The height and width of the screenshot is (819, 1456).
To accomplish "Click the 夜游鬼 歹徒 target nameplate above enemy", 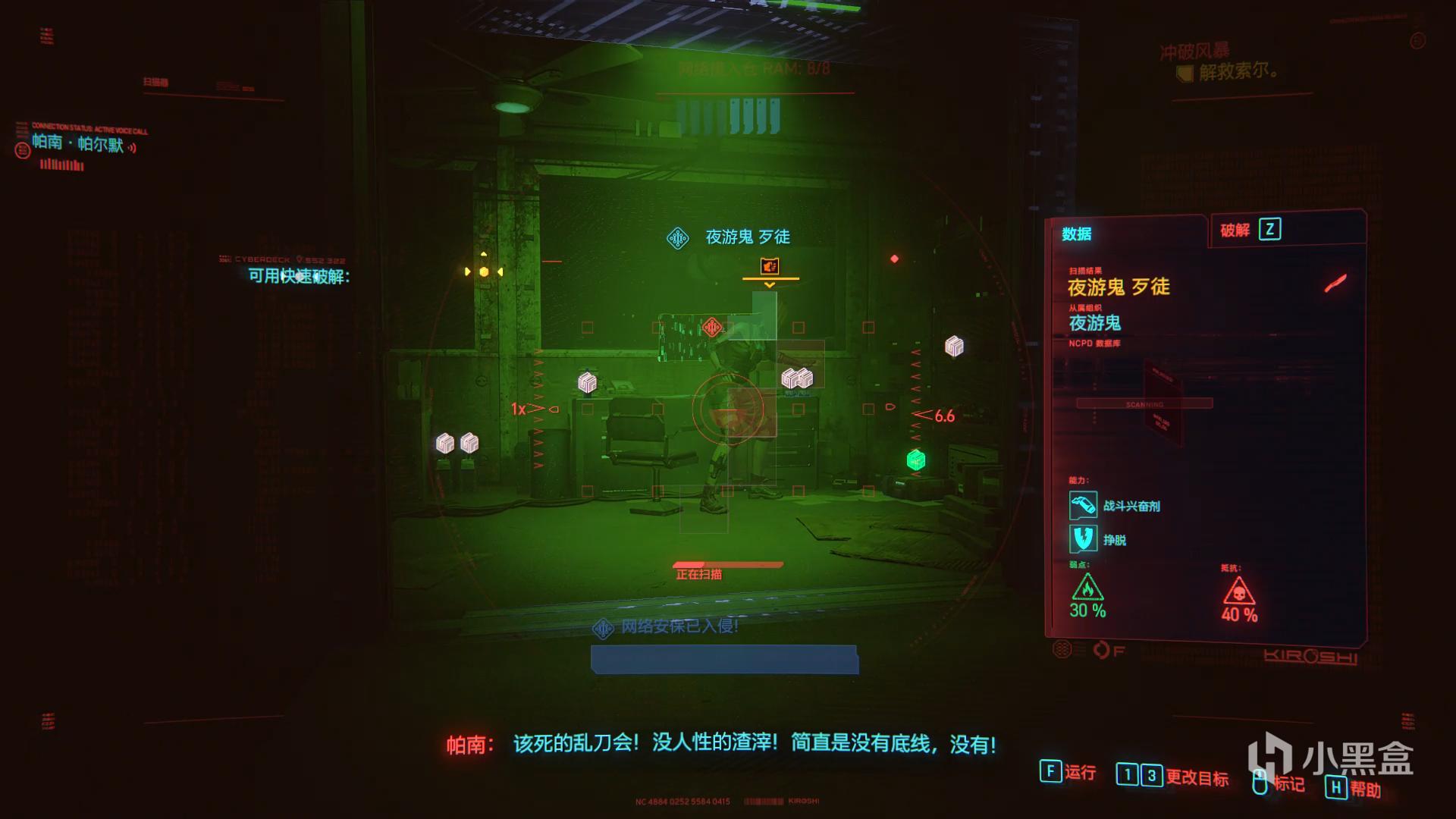I will point(747,237).
